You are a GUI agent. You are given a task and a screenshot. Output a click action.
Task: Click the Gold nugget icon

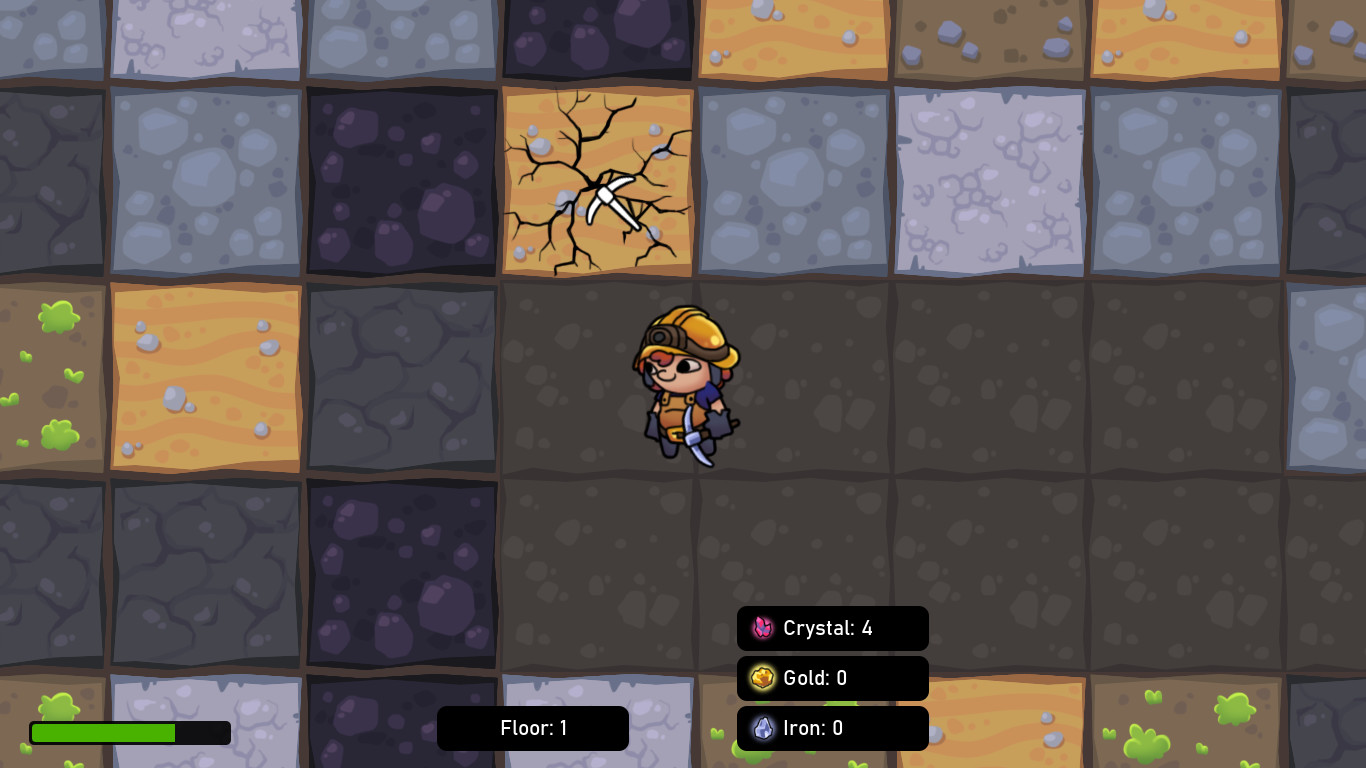[x=762, y=678]
